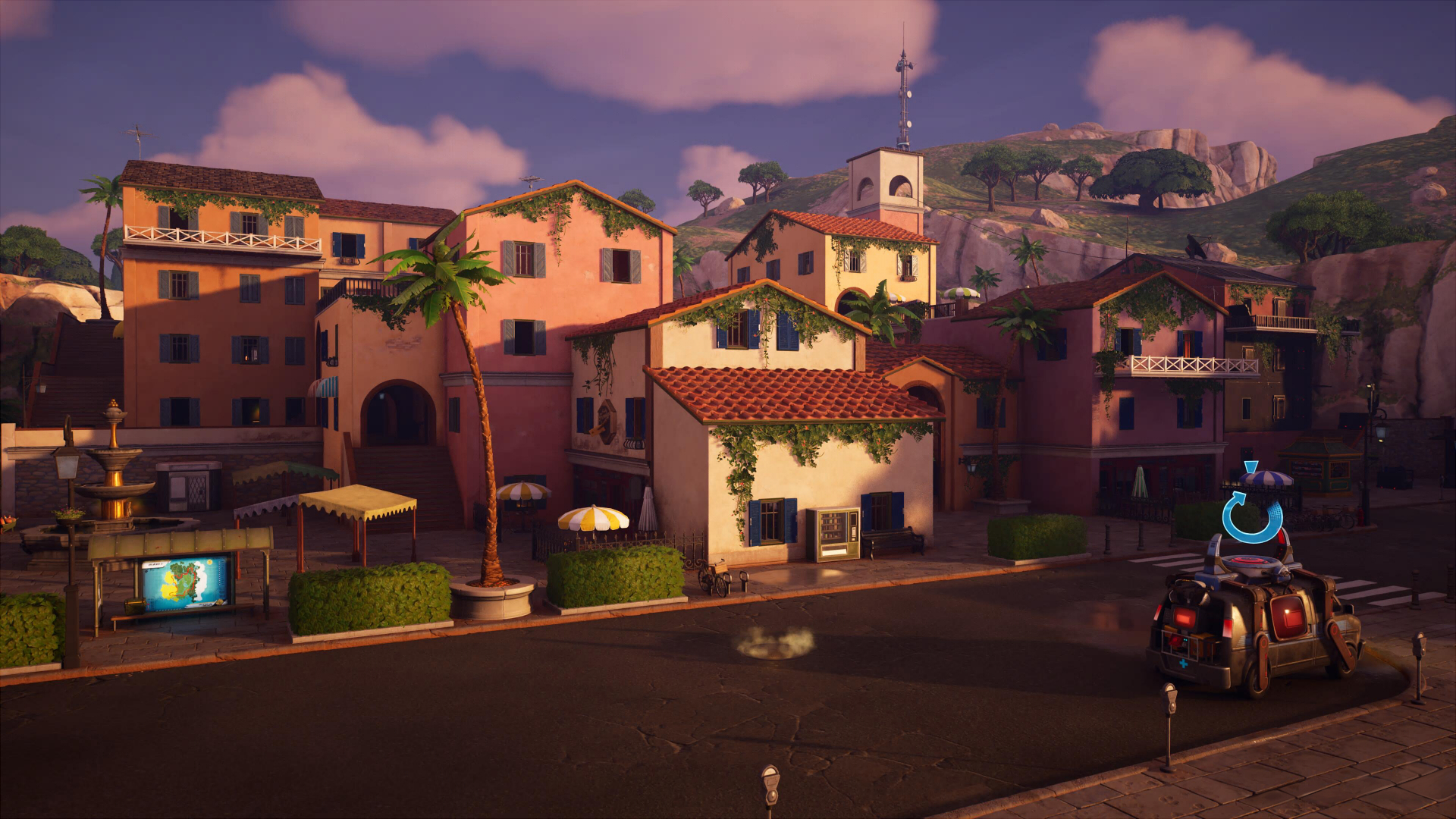Click the blue circular reboot arrow marker
The height and width of the screenshot is (819, 1456).
1251,516
